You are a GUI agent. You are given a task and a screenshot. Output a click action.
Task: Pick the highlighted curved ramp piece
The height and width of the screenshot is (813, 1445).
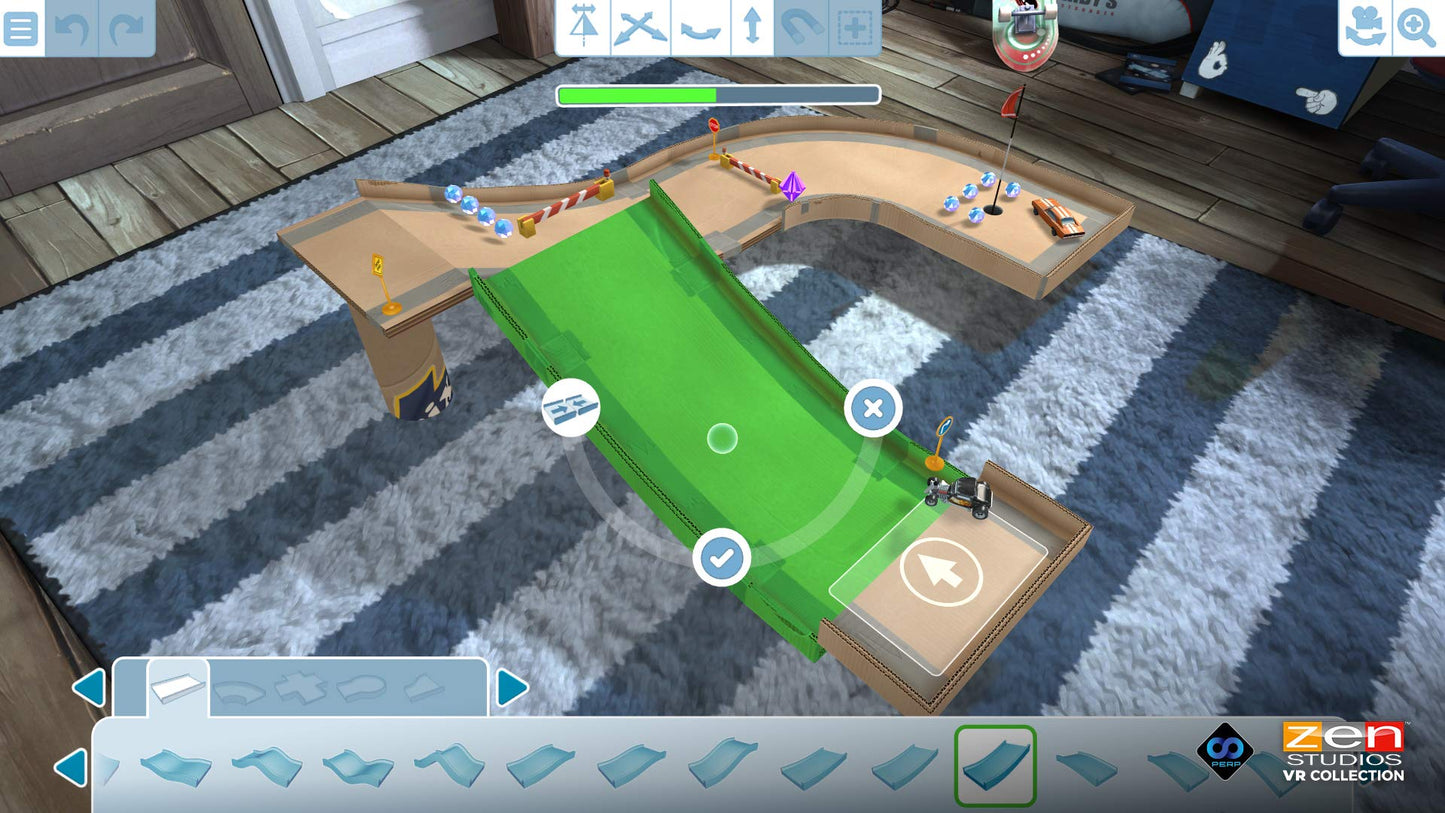pos(995,766)
